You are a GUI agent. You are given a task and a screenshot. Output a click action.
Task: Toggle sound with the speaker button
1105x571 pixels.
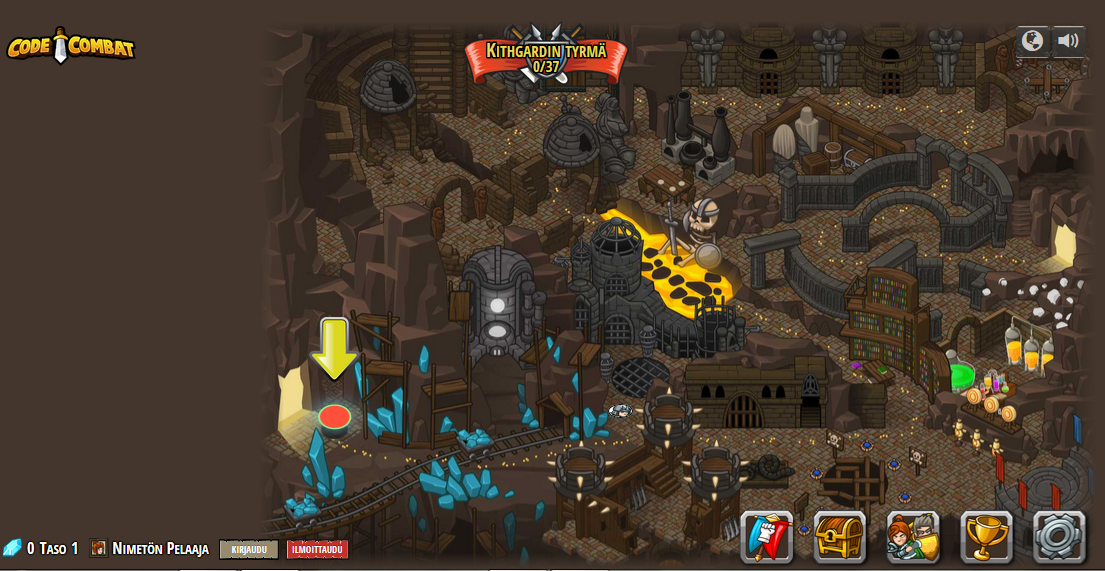[1068, 41]
